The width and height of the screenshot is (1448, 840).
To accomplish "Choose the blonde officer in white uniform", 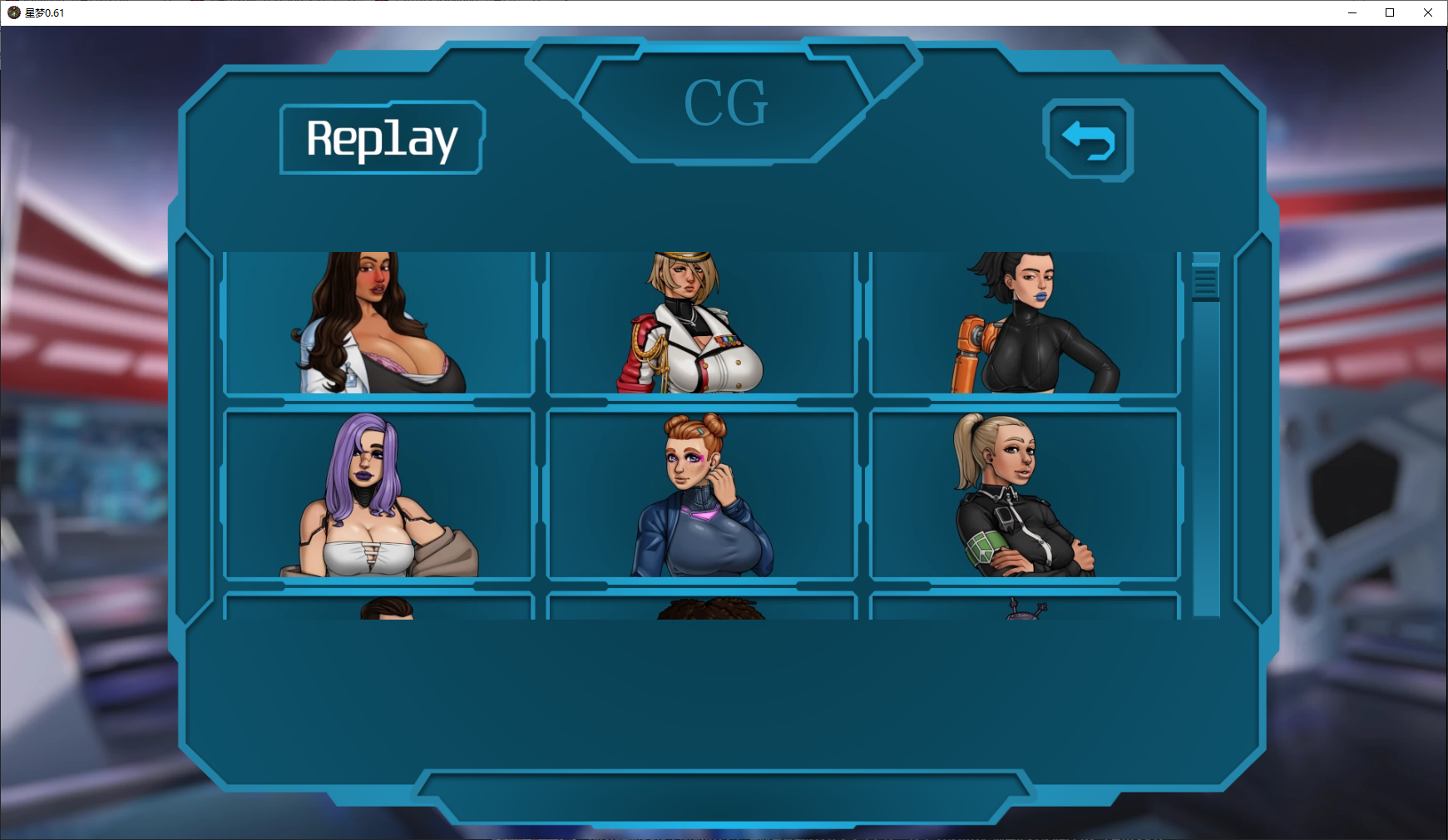I will point(702,323).
